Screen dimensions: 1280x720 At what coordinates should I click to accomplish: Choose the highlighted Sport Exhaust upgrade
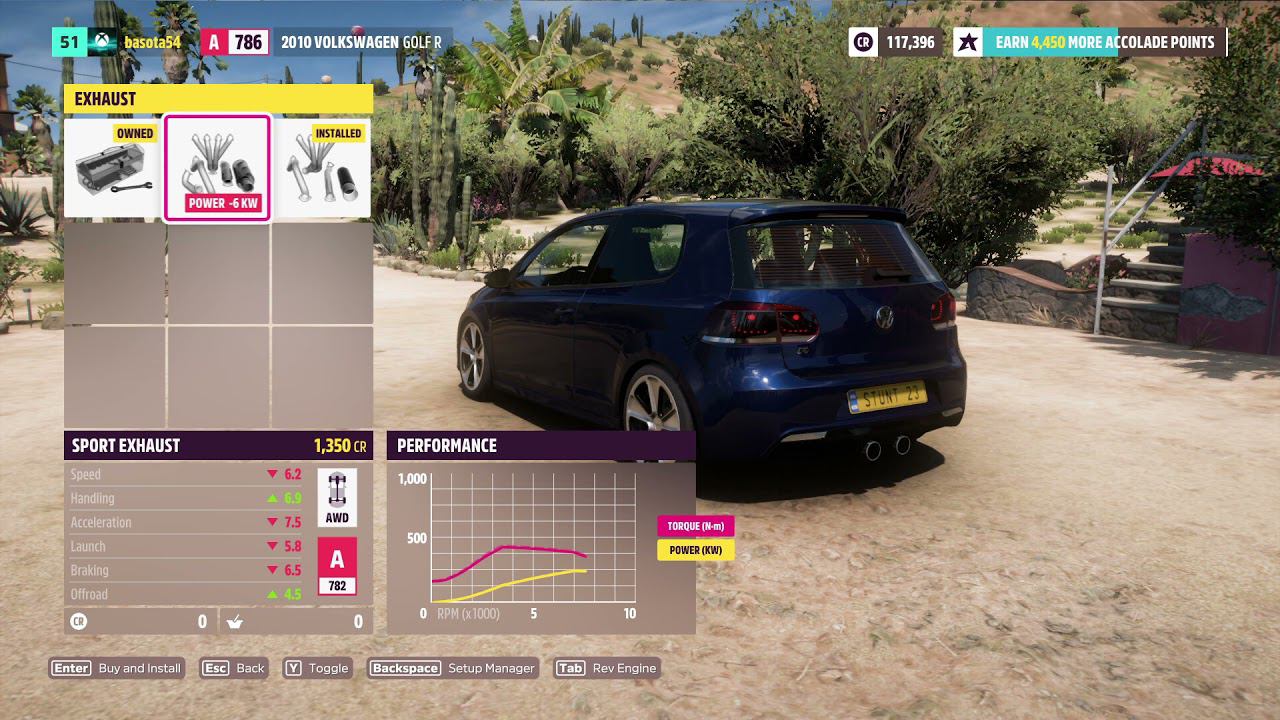point(217,168)
